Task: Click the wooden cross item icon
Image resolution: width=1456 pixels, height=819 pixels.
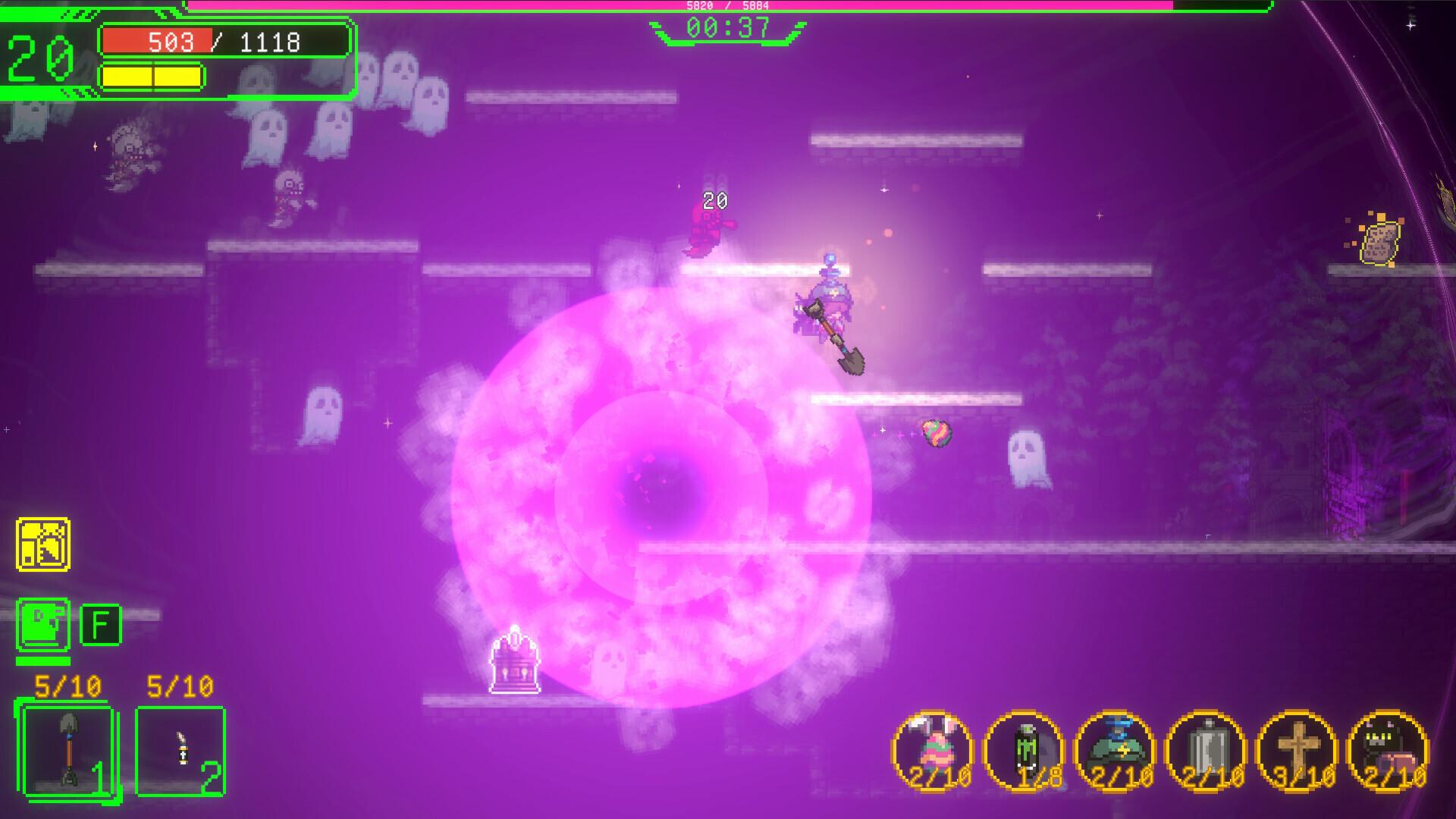Action: 1297,751
